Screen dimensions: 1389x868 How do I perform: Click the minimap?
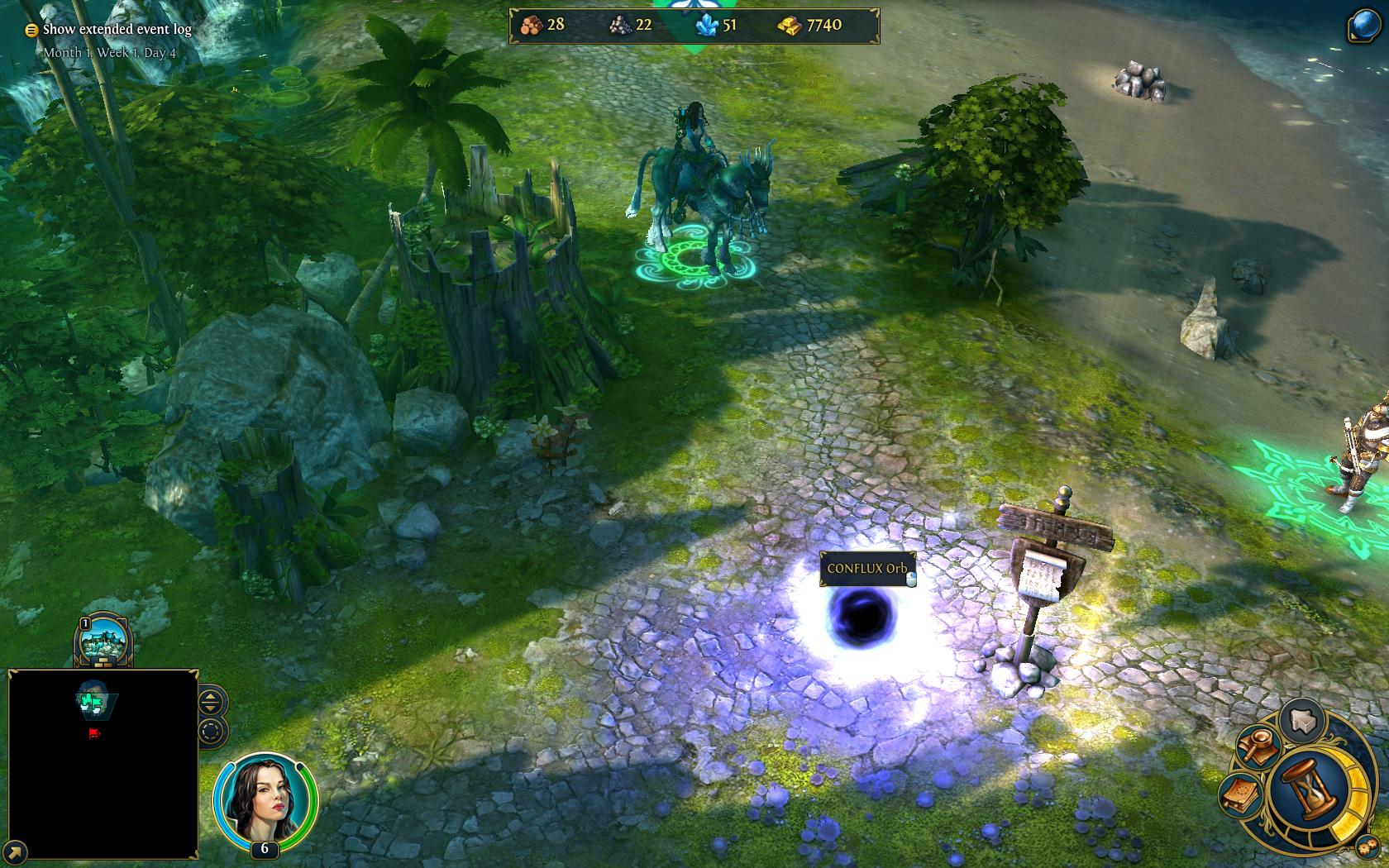tap(103, 763)
